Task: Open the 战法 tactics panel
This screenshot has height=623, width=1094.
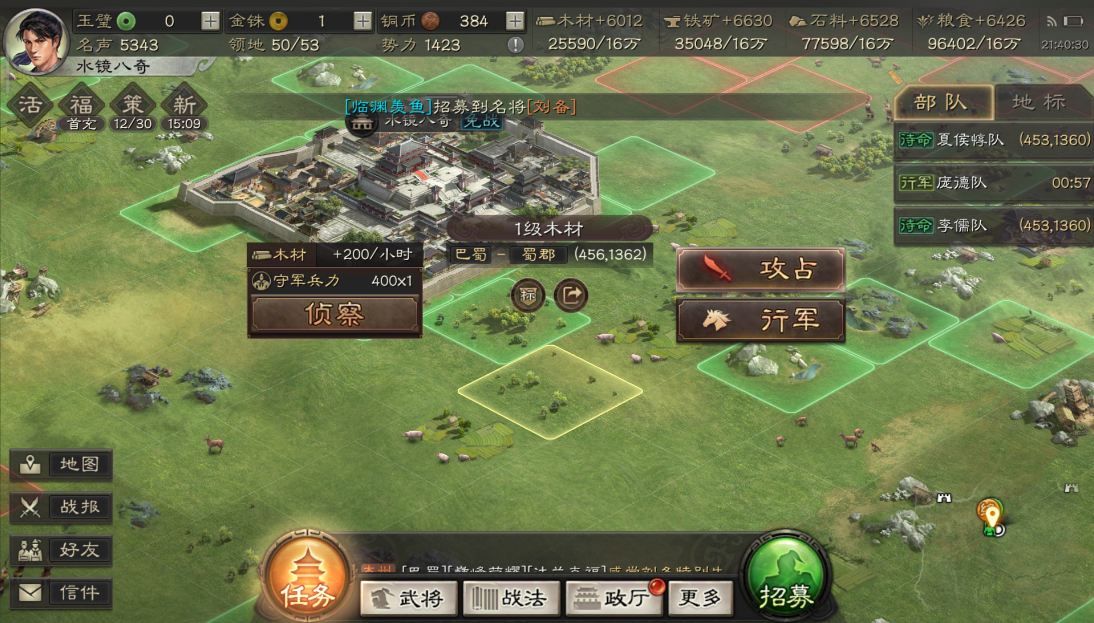Action: 509,598
